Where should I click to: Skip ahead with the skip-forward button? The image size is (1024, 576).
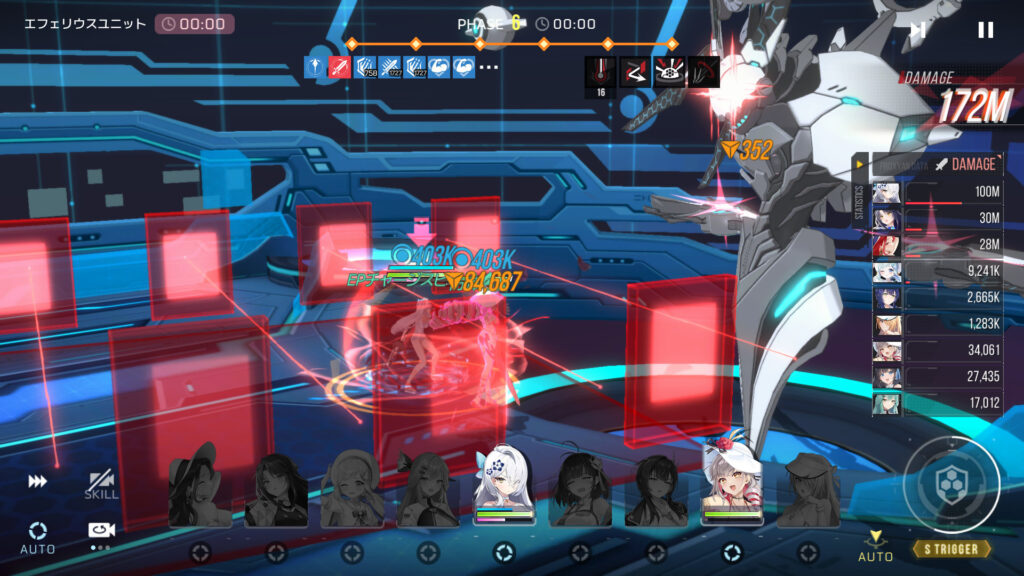pyautogui.click(x=917, y=30)
